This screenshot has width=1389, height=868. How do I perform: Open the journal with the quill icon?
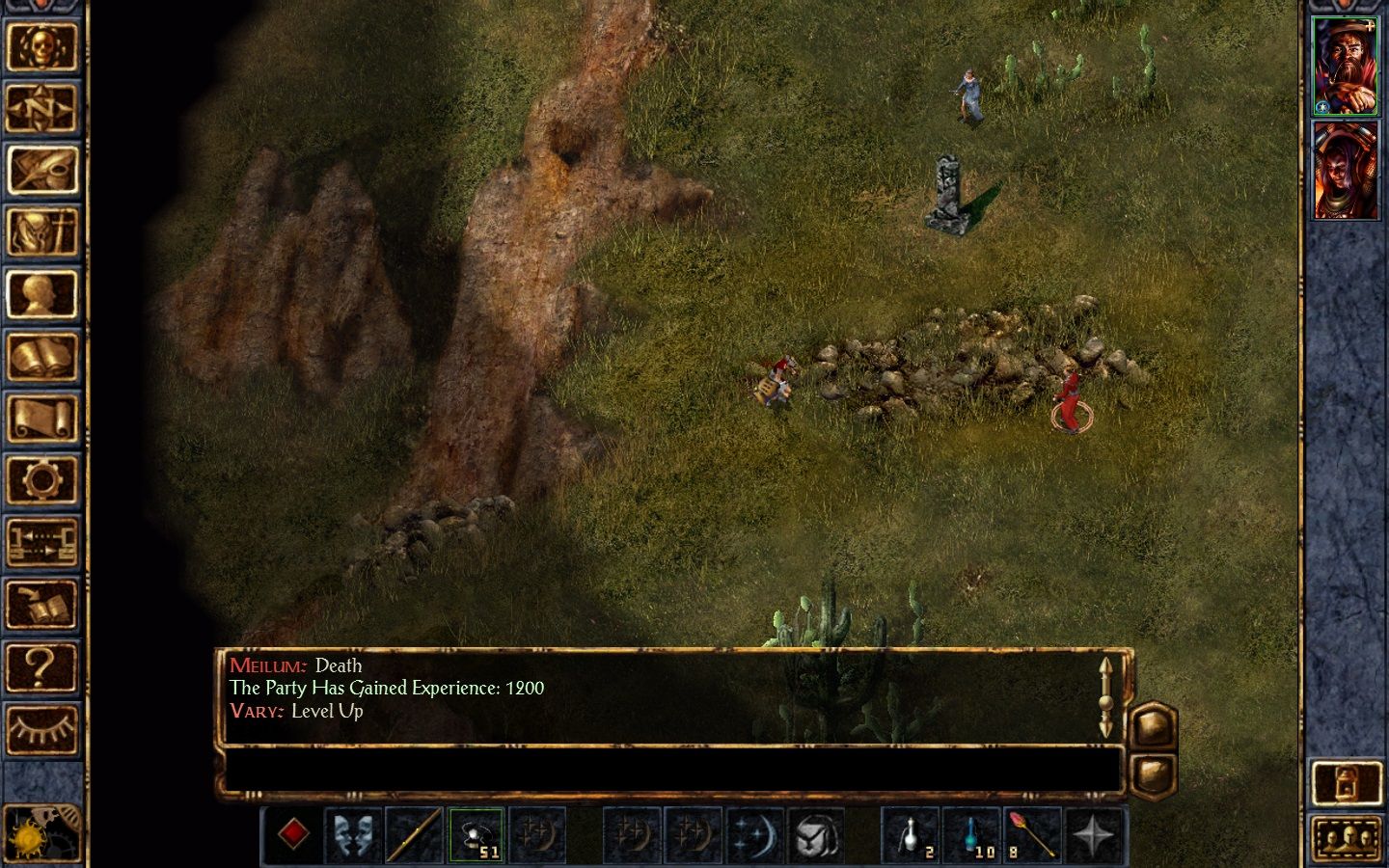click(x=41, y=171)
